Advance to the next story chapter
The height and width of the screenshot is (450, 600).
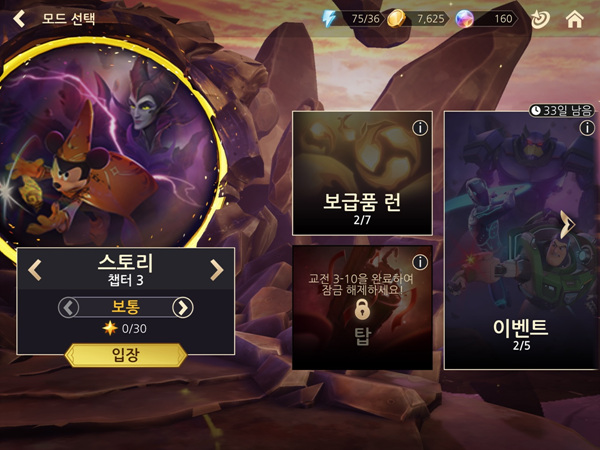coord(216,269)
